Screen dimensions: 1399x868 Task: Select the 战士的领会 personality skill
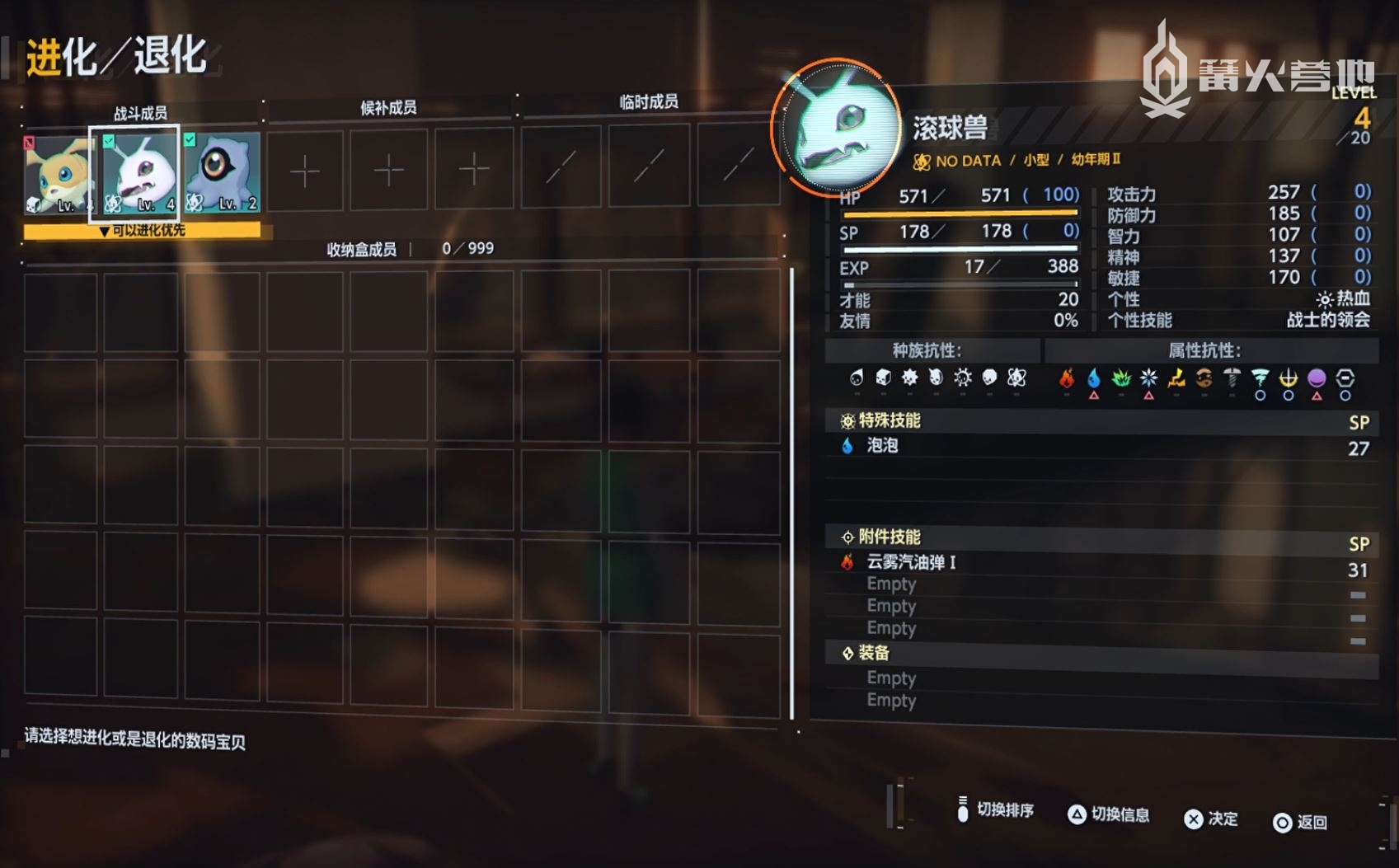(x=1328, y=320)
